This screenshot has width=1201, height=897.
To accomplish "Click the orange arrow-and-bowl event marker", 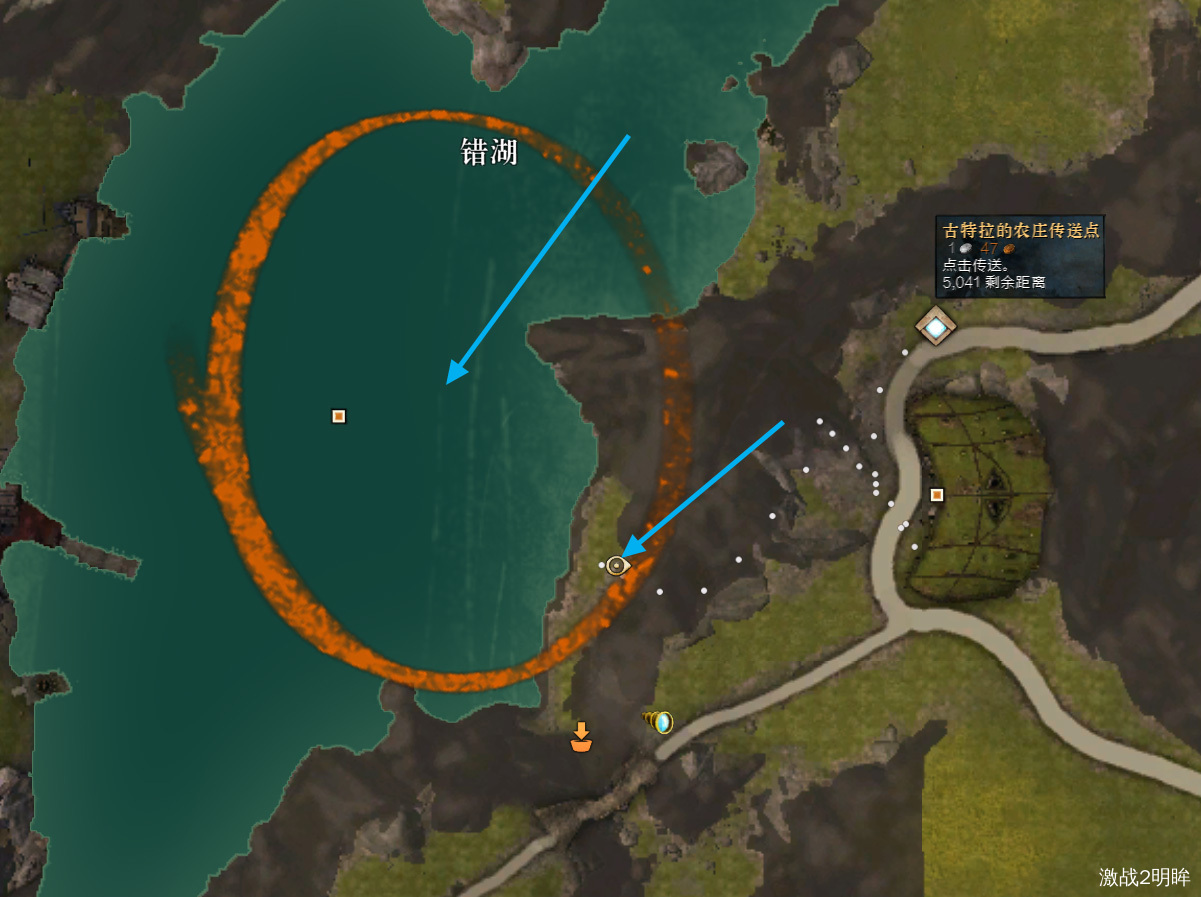I will coord(580,737).
